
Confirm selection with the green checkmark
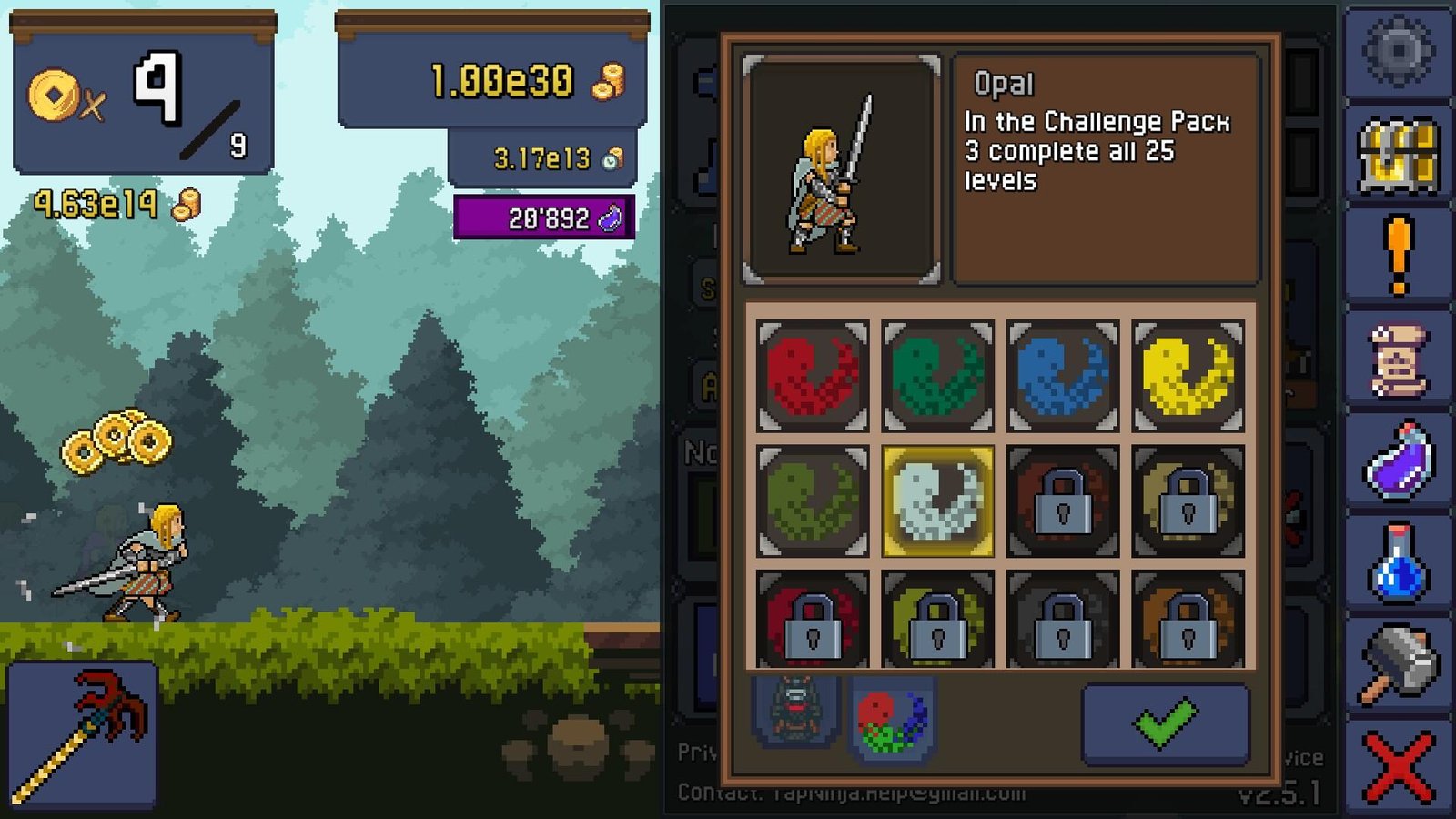[1165, 723]
